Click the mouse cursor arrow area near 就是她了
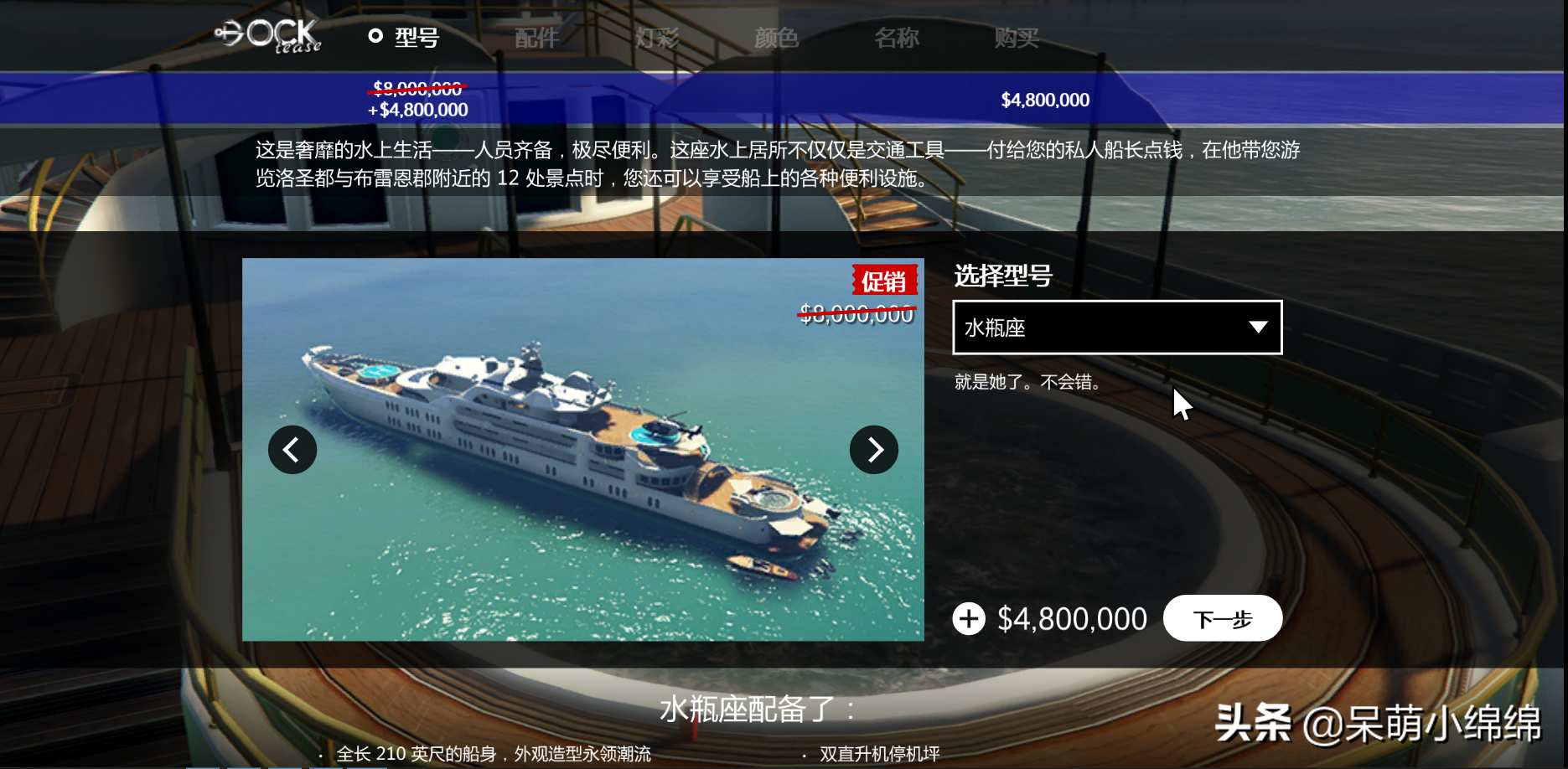 coord(1182,402)
